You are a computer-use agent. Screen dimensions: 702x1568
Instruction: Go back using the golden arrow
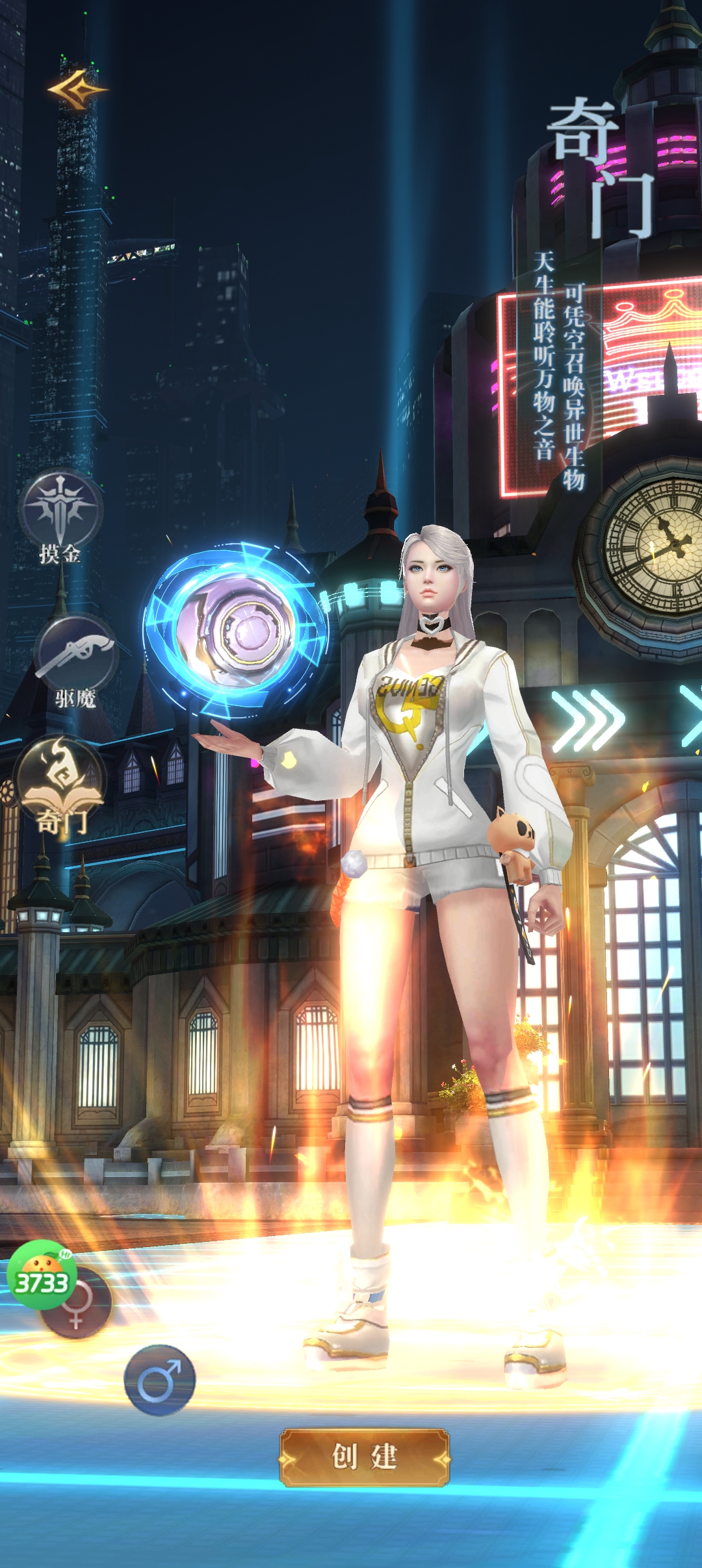pyautogui.click(x=77, y=90)
